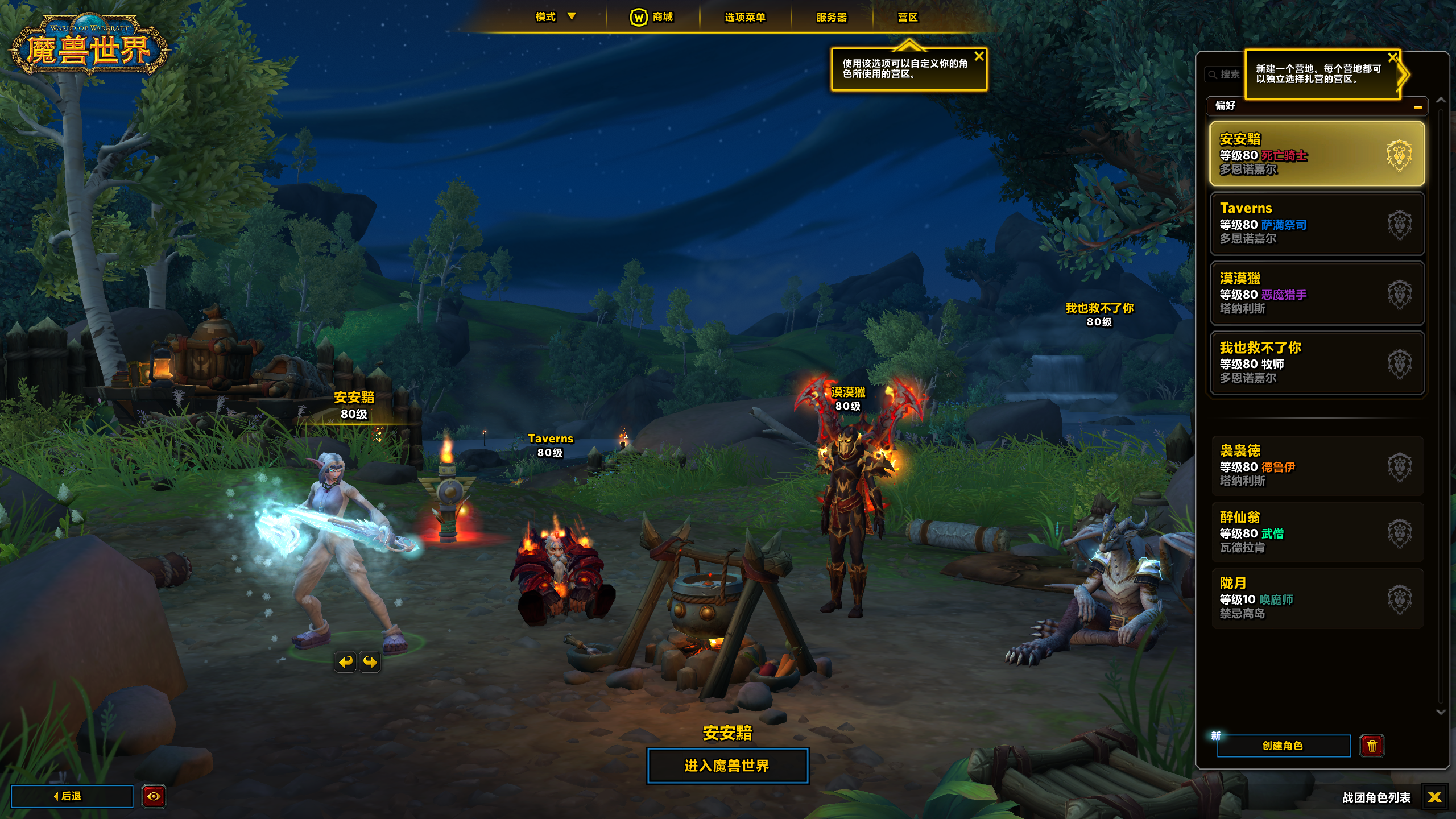Go back with the 后退 button

click(x=72, y=796)
